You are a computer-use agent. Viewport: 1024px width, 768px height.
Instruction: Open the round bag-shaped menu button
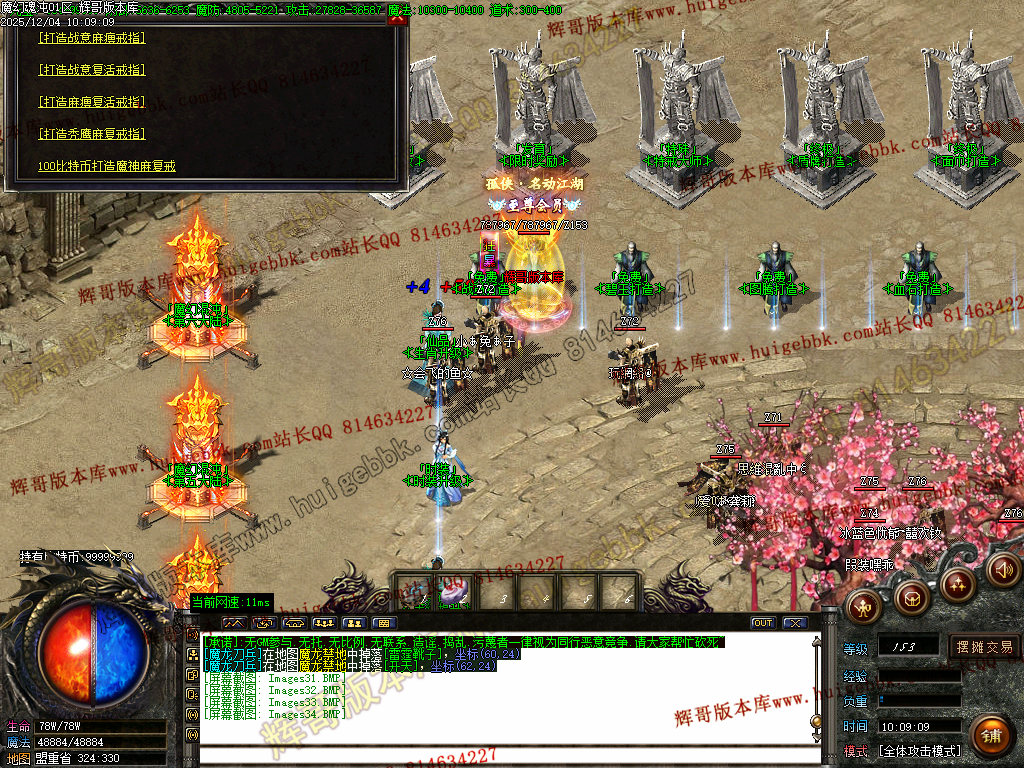pyautogui.click(x=910, y=598)
